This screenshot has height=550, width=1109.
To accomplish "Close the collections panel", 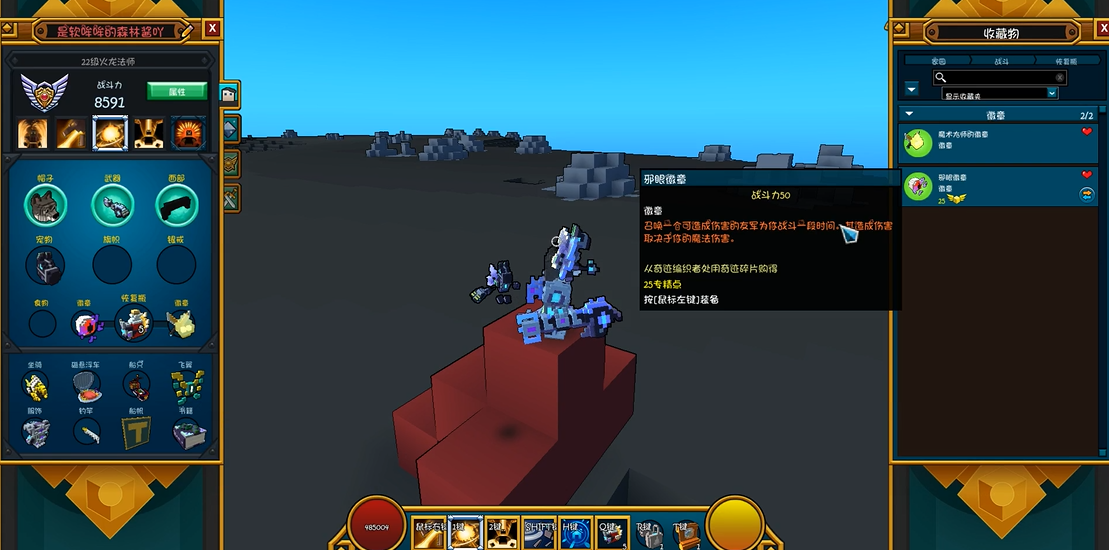I will [1095, 31].
